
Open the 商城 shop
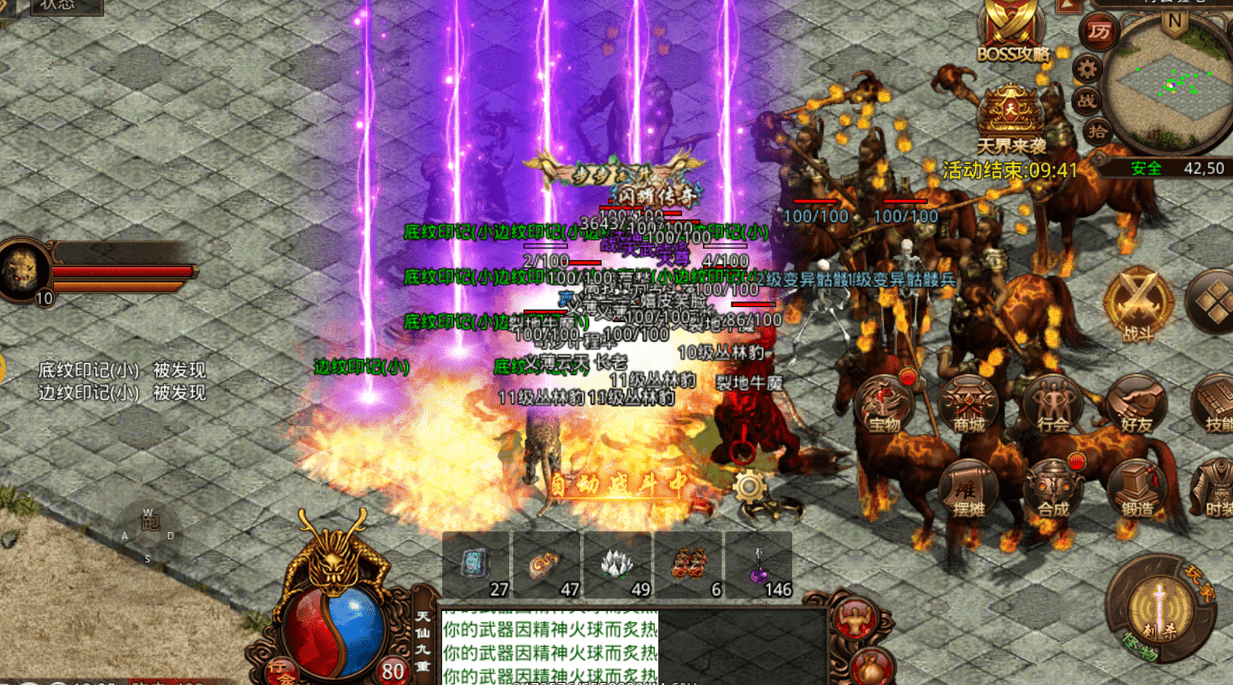click(969, 406)
